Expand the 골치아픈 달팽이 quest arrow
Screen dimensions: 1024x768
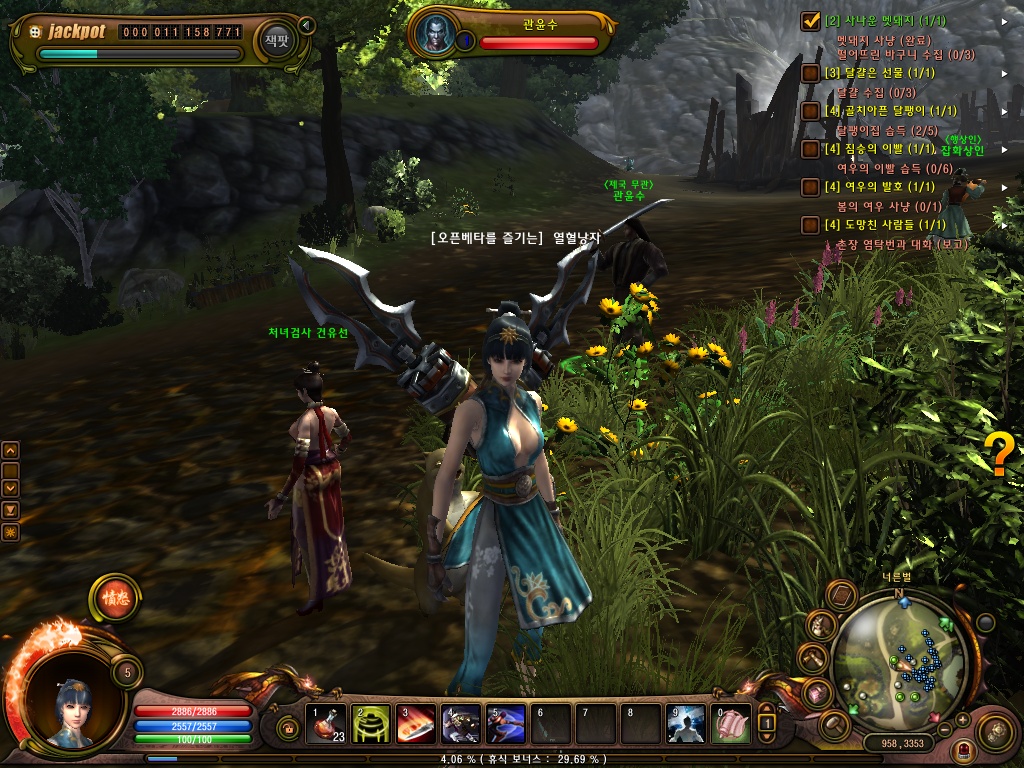click(x=1004, y=111)
